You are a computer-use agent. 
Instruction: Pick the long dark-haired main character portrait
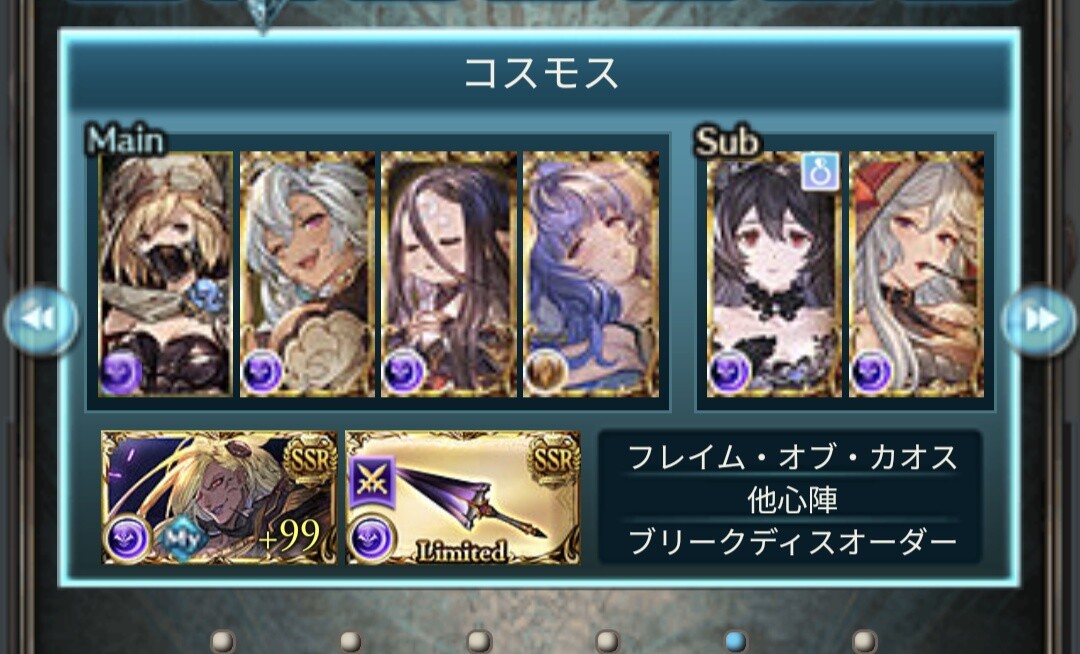tap(449, 274)
